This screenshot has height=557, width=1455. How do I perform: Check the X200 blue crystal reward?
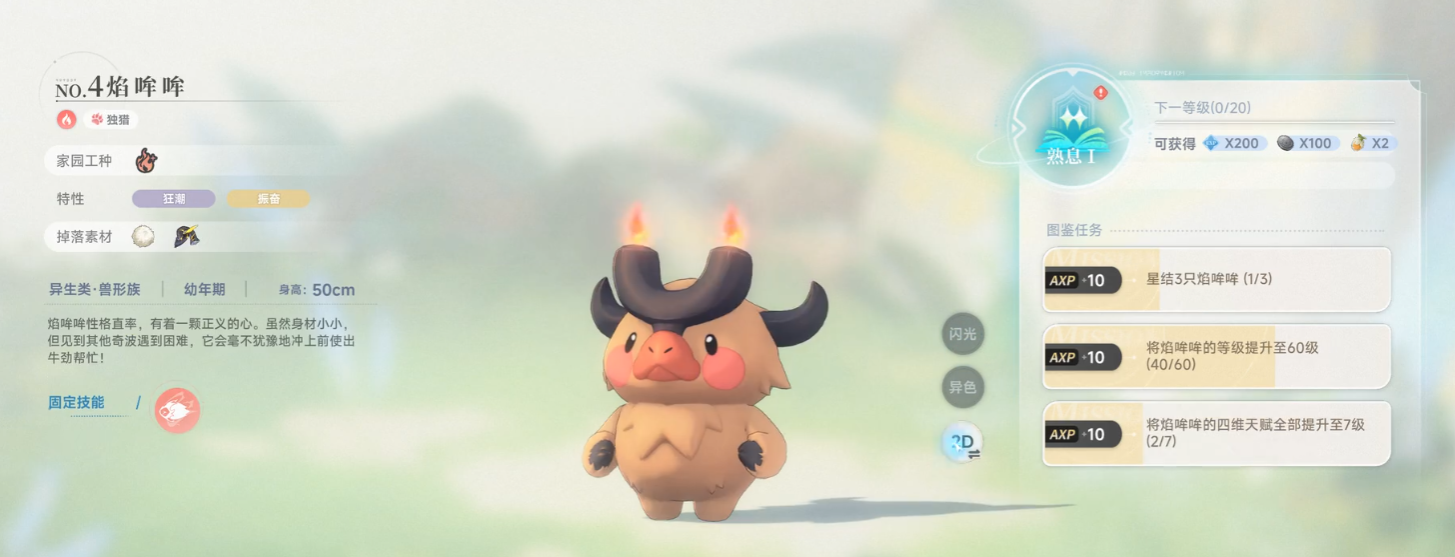tap(1234, 143)
